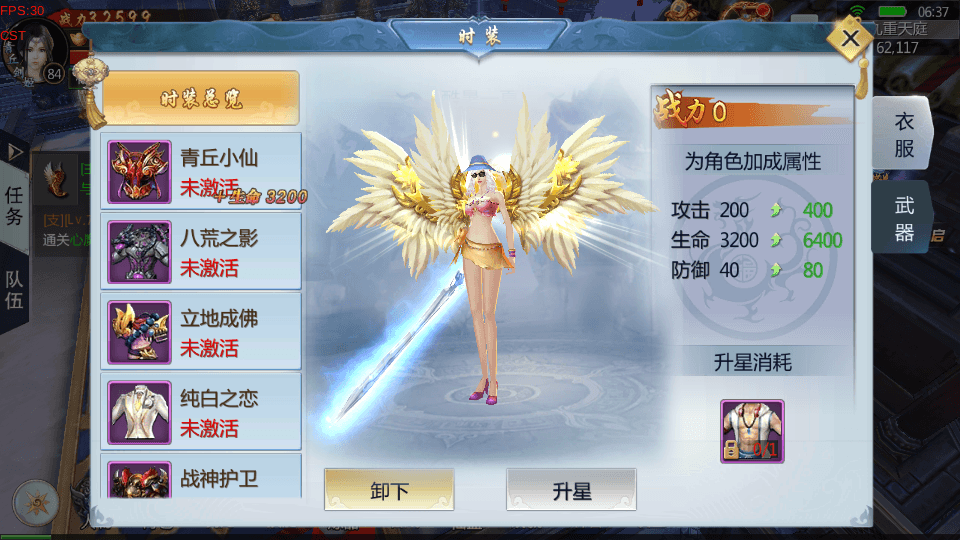Open the 时装总览 fashion overview
This screenshot has width=960, height=540.
(x=201, y=98)
